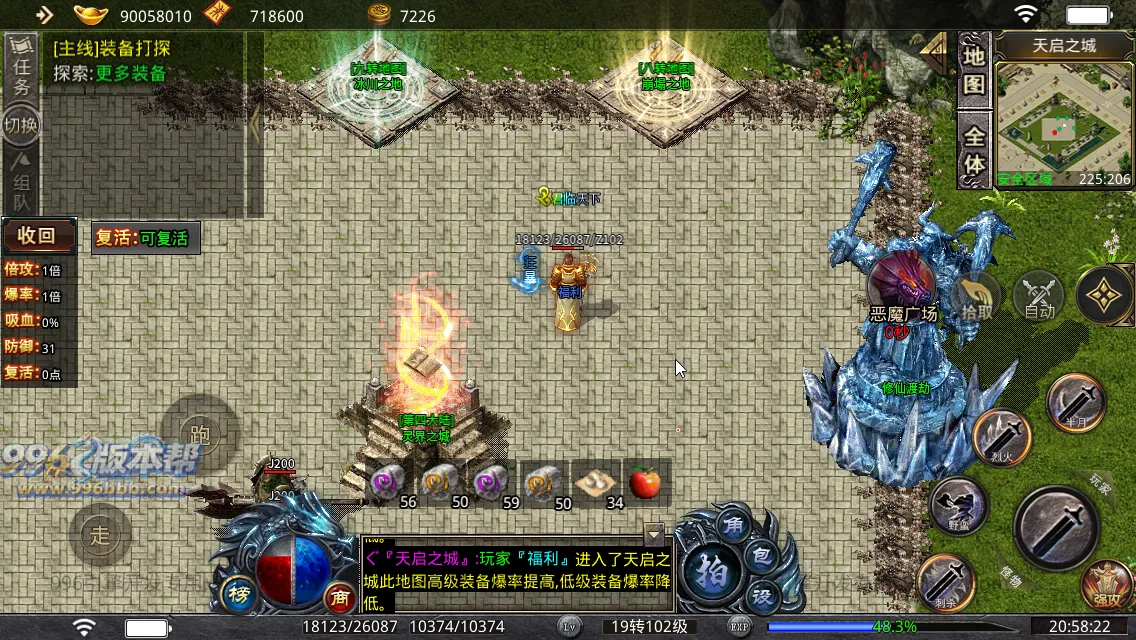Open the 包 bag menu
Viewport: 1136px width, 640px height.
tap(760, 553)
